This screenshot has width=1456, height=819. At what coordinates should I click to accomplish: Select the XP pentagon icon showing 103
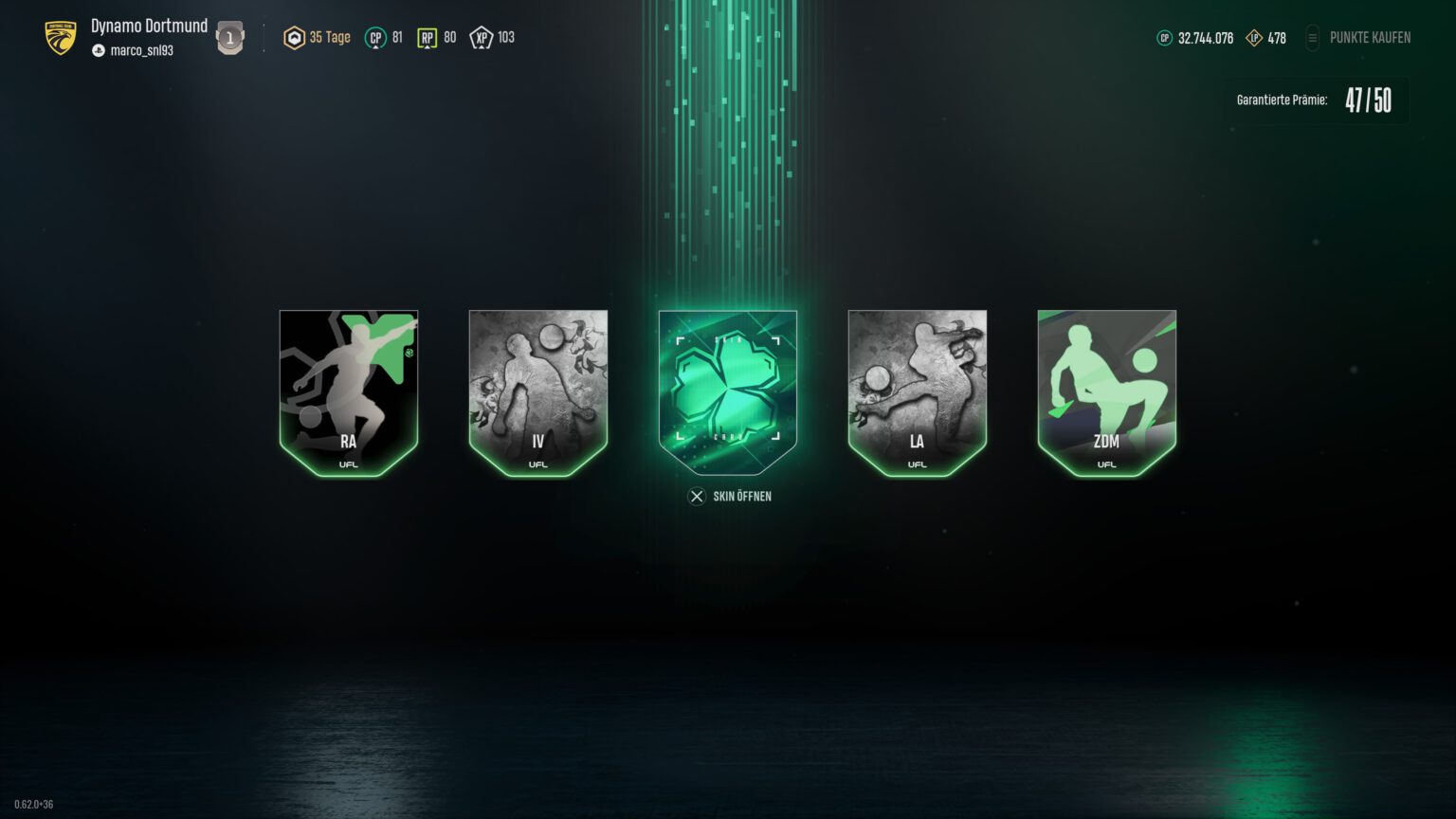click(481, 37)
